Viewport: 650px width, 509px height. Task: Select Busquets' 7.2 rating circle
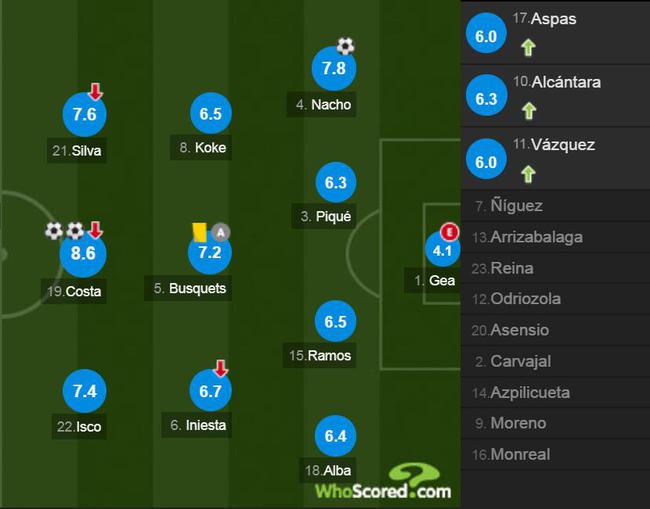tap(210, 253)
